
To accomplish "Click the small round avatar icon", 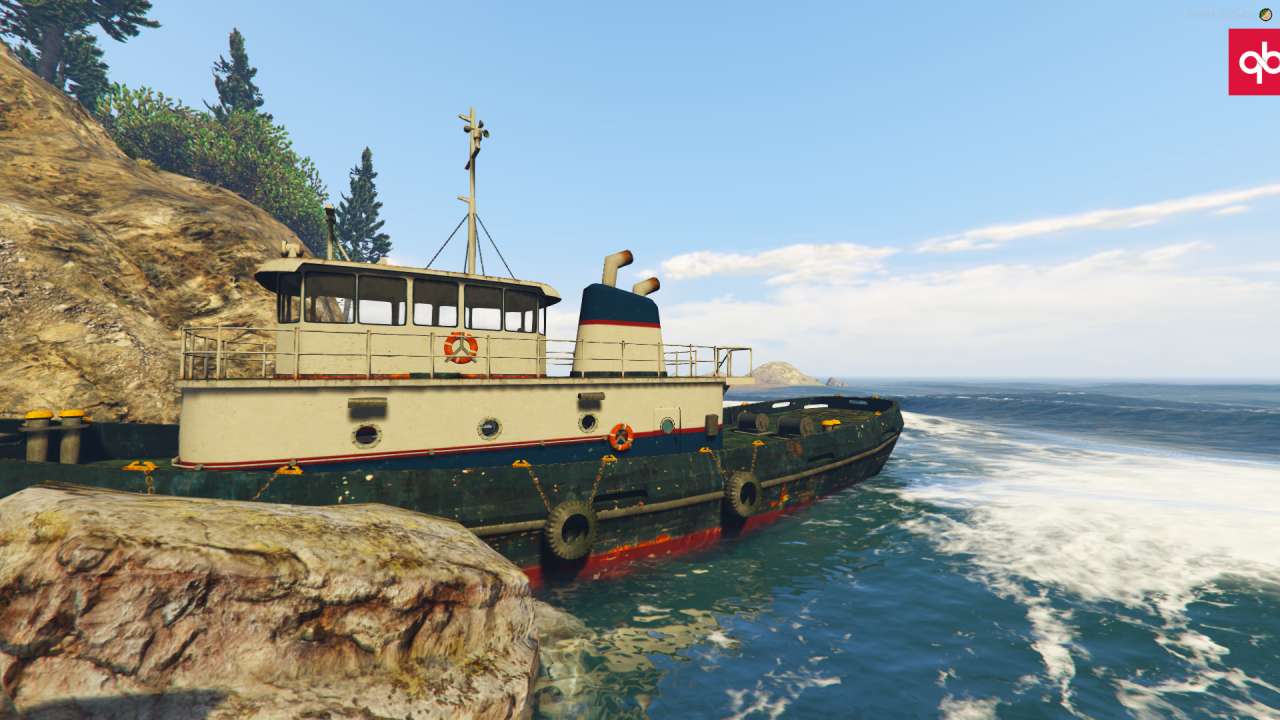I will (1265, 14).
